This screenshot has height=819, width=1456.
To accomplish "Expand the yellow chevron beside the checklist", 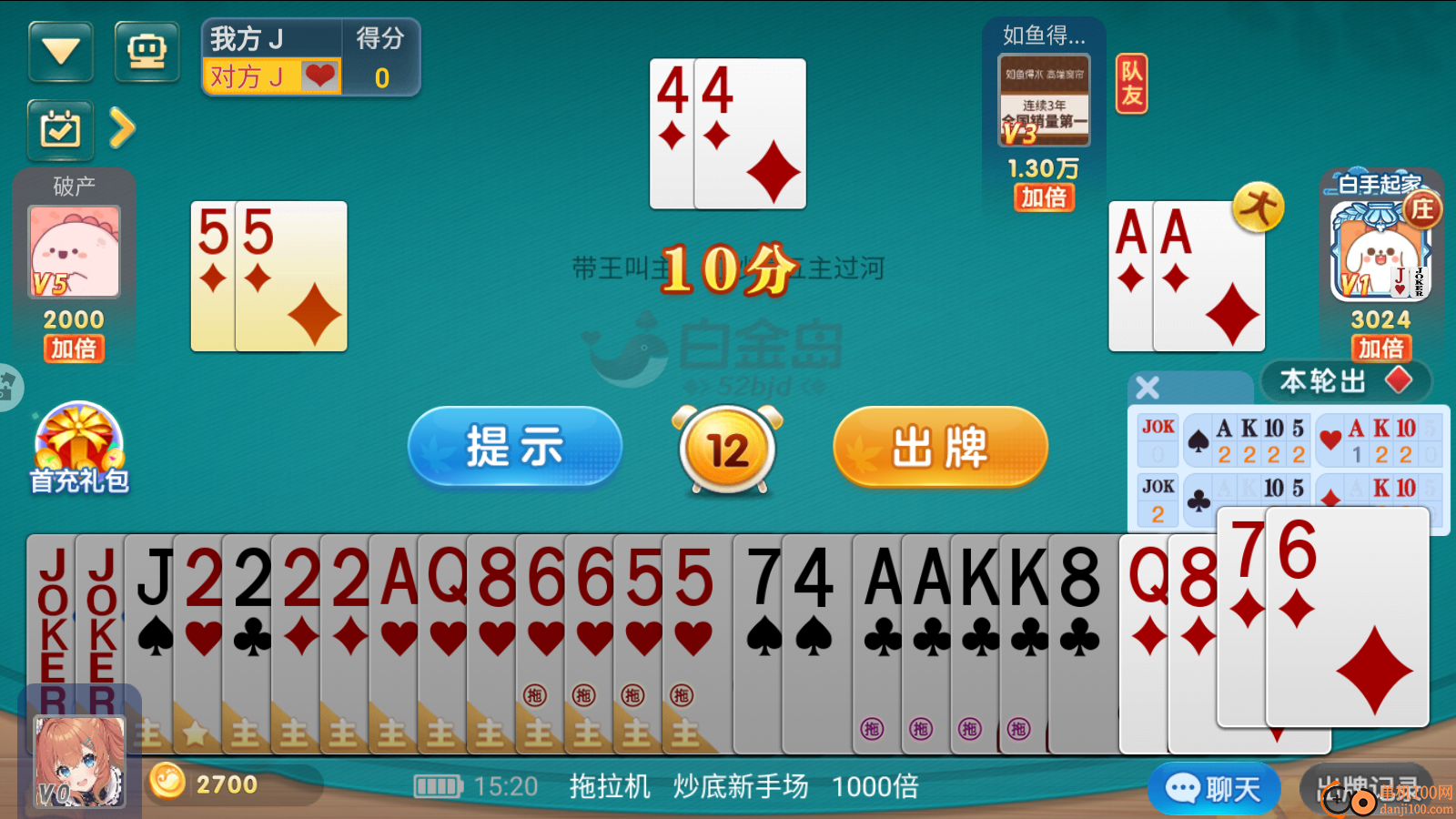I will click(124, 129).
